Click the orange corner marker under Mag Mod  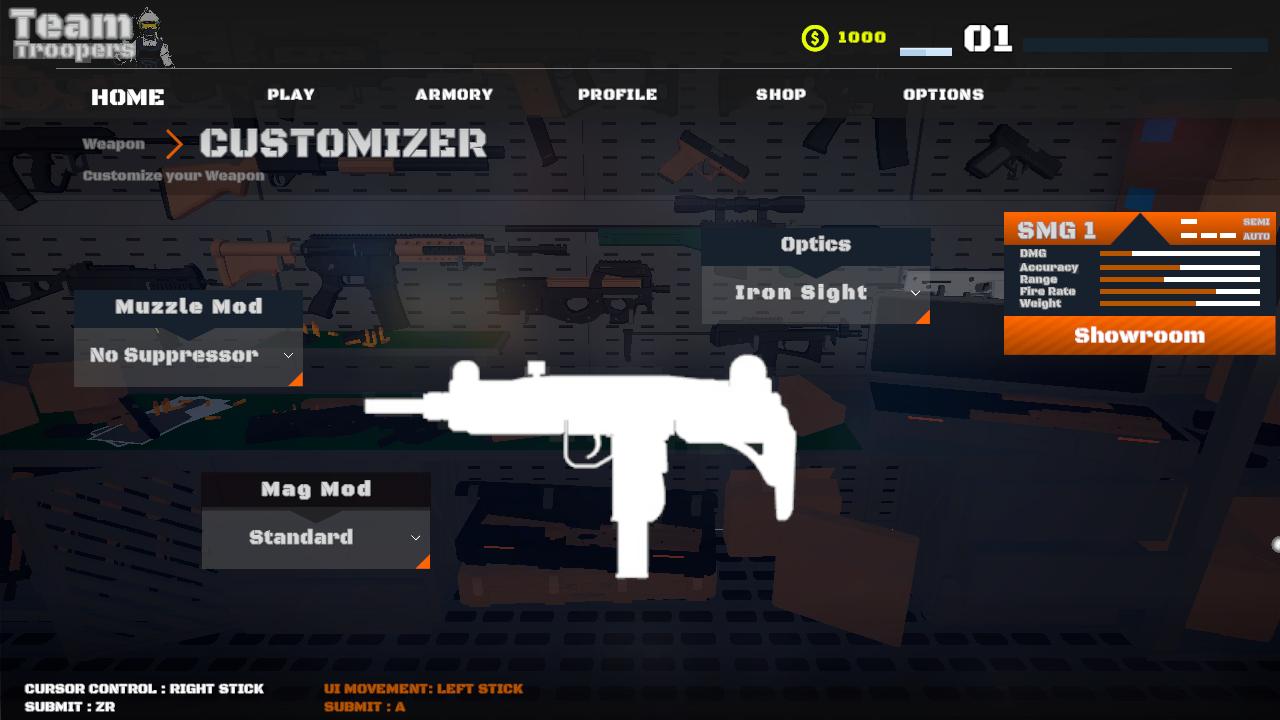point(423,563)
